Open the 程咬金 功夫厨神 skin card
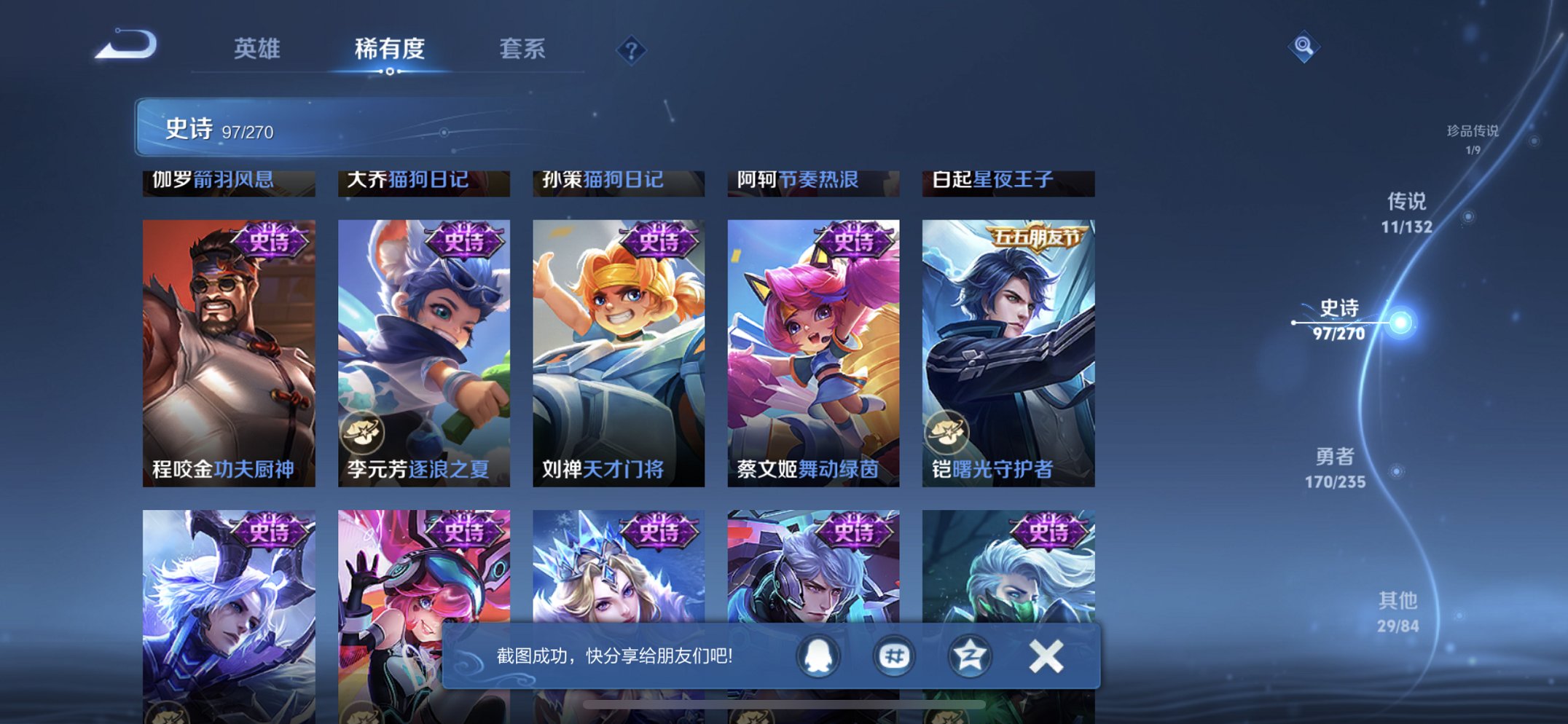Image resolution: width=1568 pixels, height=724 pixels. click(228, 342)
